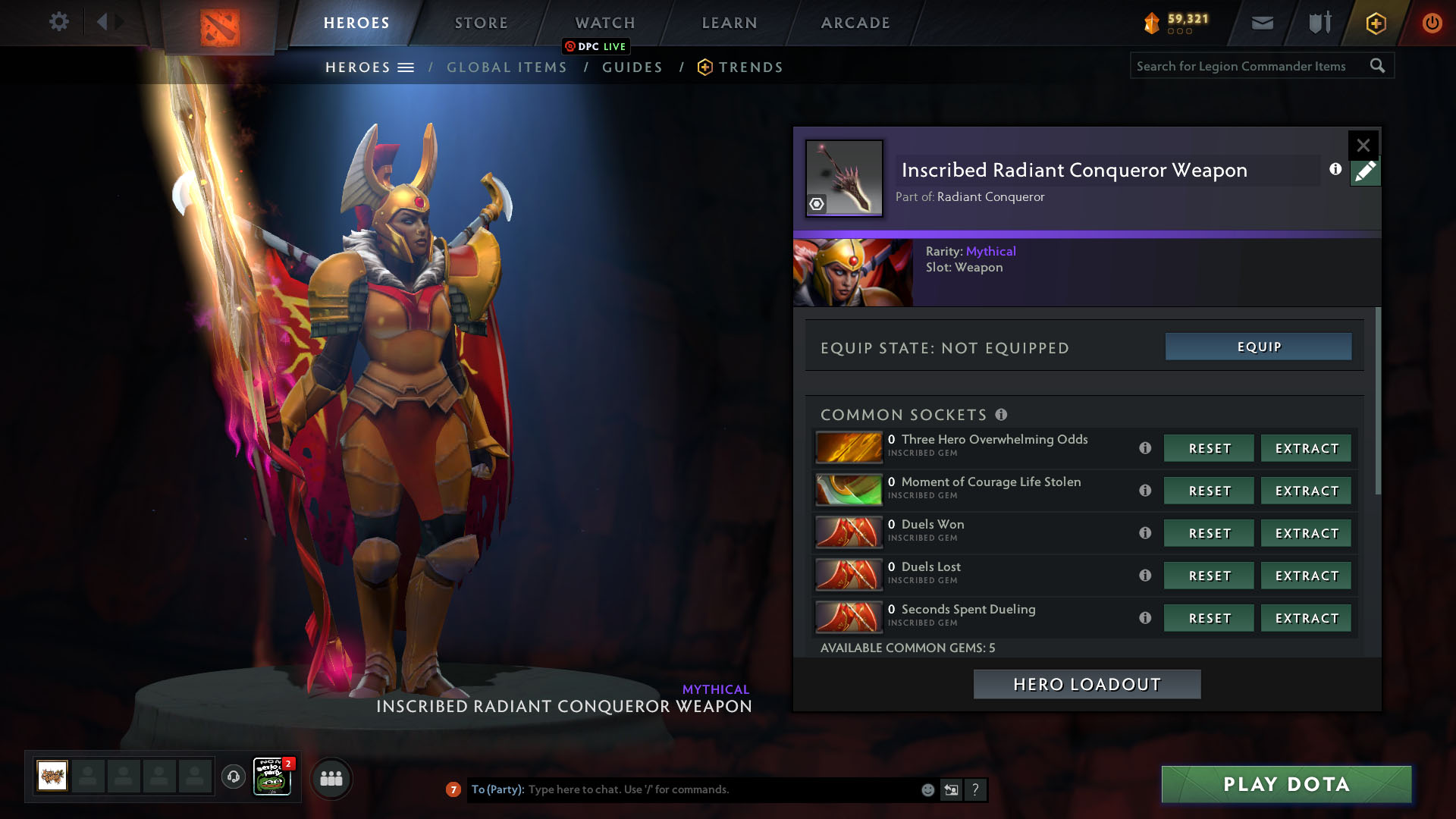Equip the Radiant Conqueror Weapon

click(x=1258, y=347)
